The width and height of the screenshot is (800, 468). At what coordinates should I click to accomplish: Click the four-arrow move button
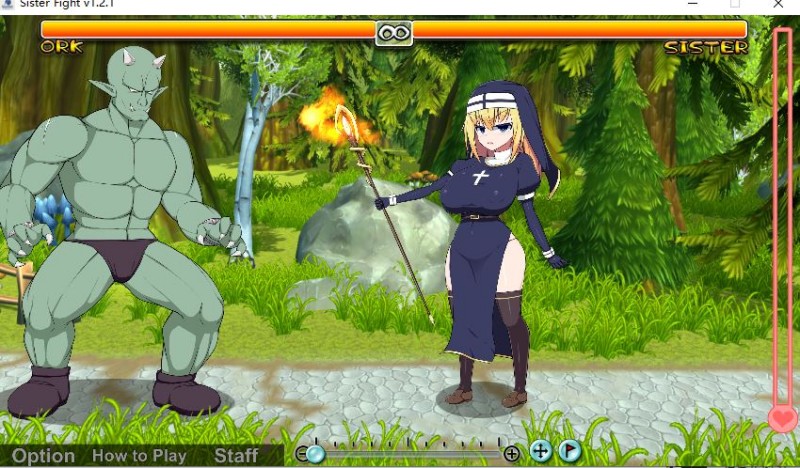[541, 451]
